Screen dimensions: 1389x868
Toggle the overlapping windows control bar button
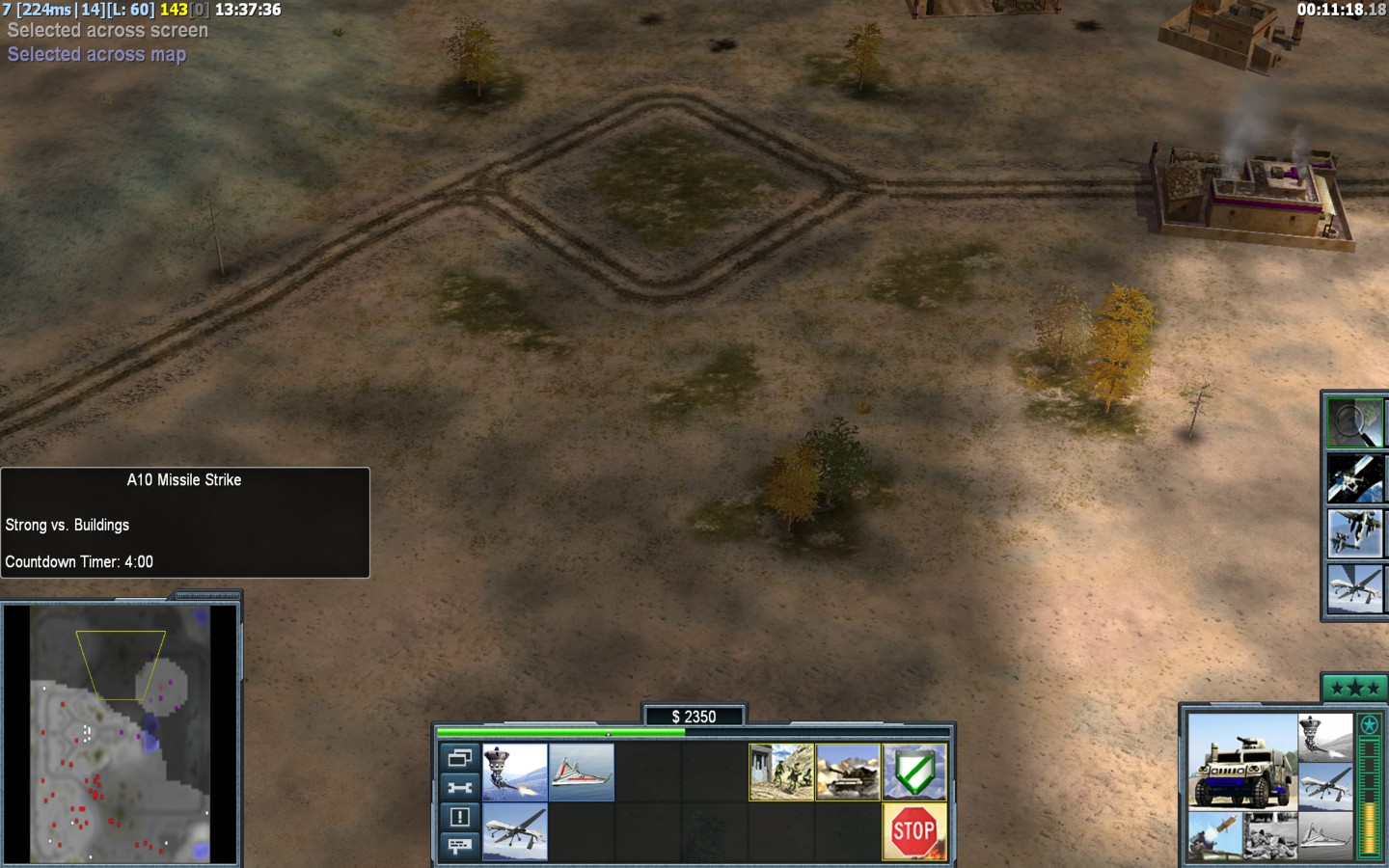pyautogui.click(x=459, y=758)
